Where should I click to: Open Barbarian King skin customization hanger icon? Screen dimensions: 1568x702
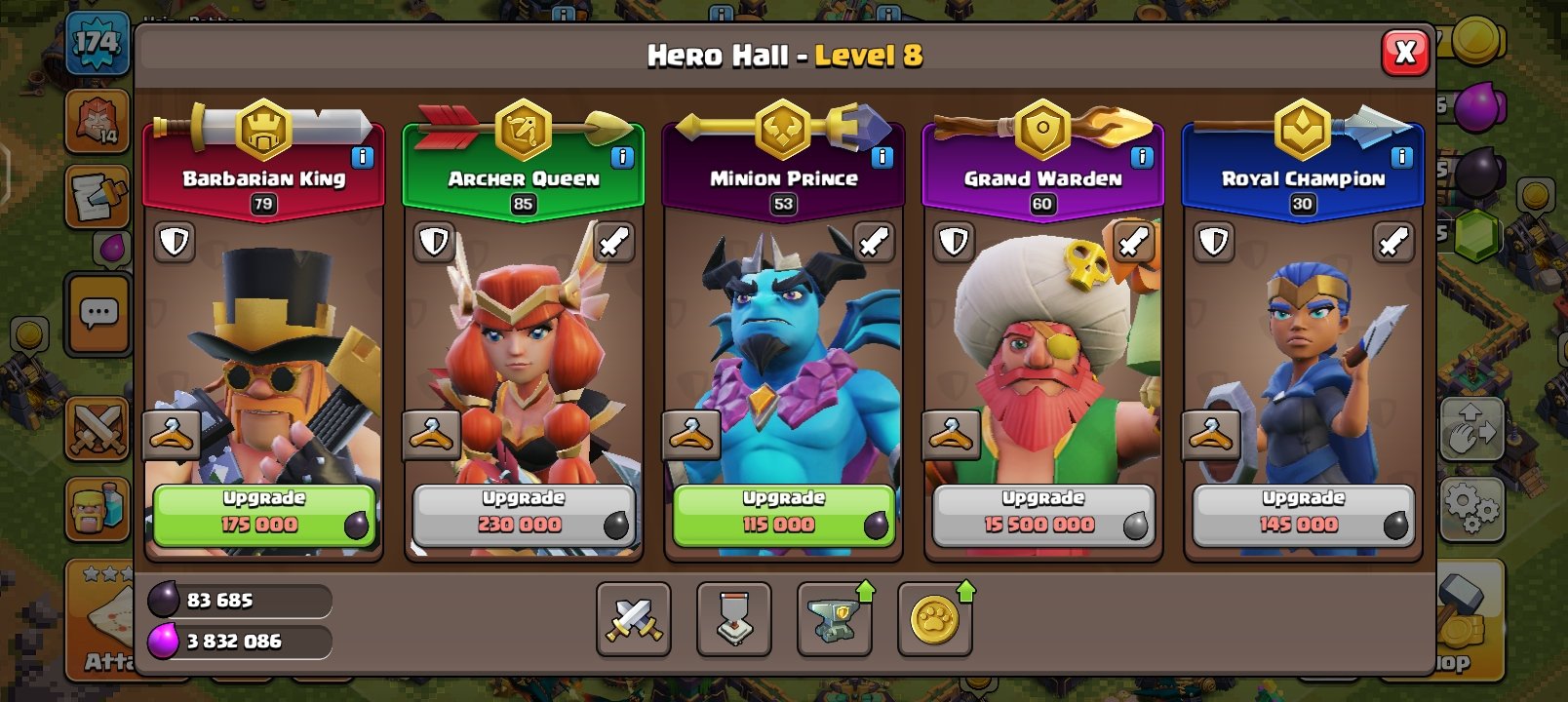click(171, 435)
